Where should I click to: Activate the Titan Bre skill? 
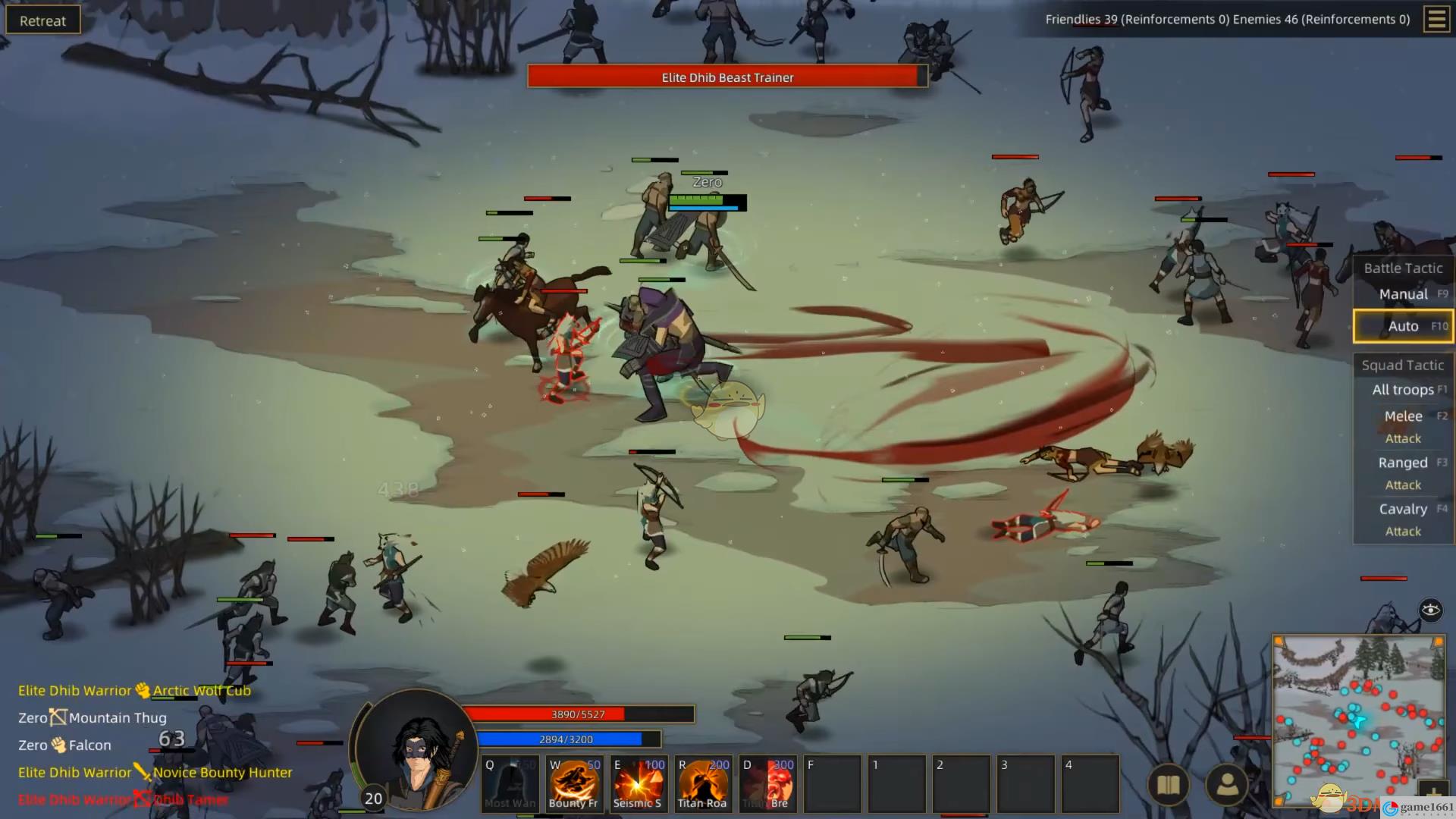(x=767, y=783)
